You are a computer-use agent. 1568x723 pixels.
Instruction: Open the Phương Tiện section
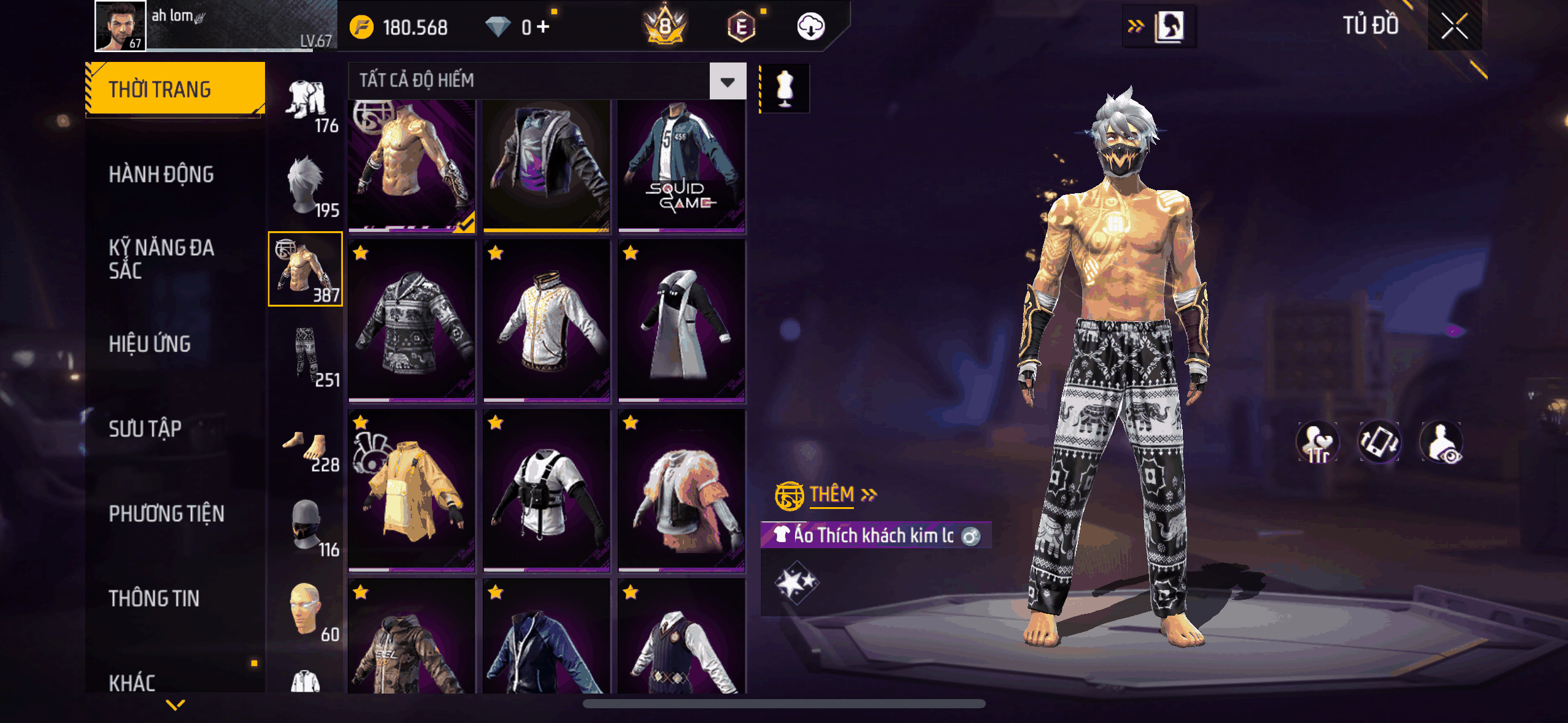[166, 513]
